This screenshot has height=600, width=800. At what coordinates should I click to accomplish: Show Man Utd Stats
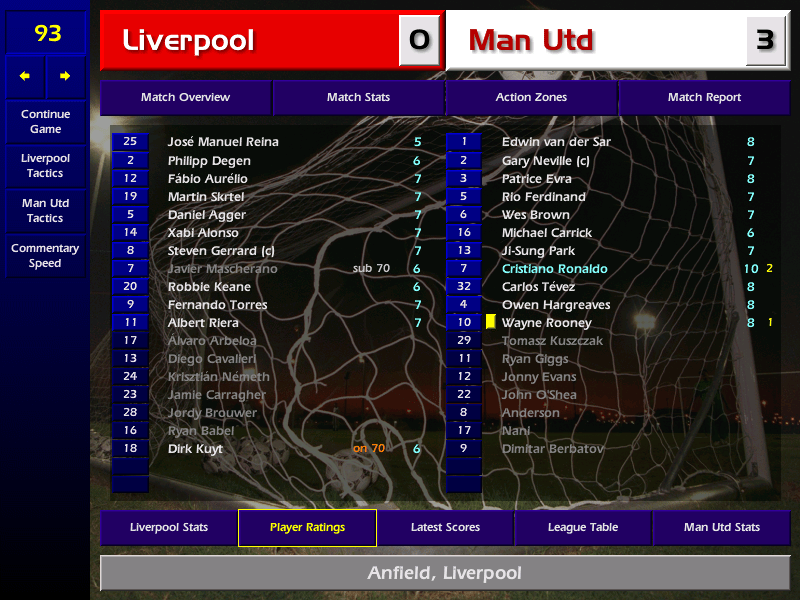pyautogui.click(x=721, y=527)
